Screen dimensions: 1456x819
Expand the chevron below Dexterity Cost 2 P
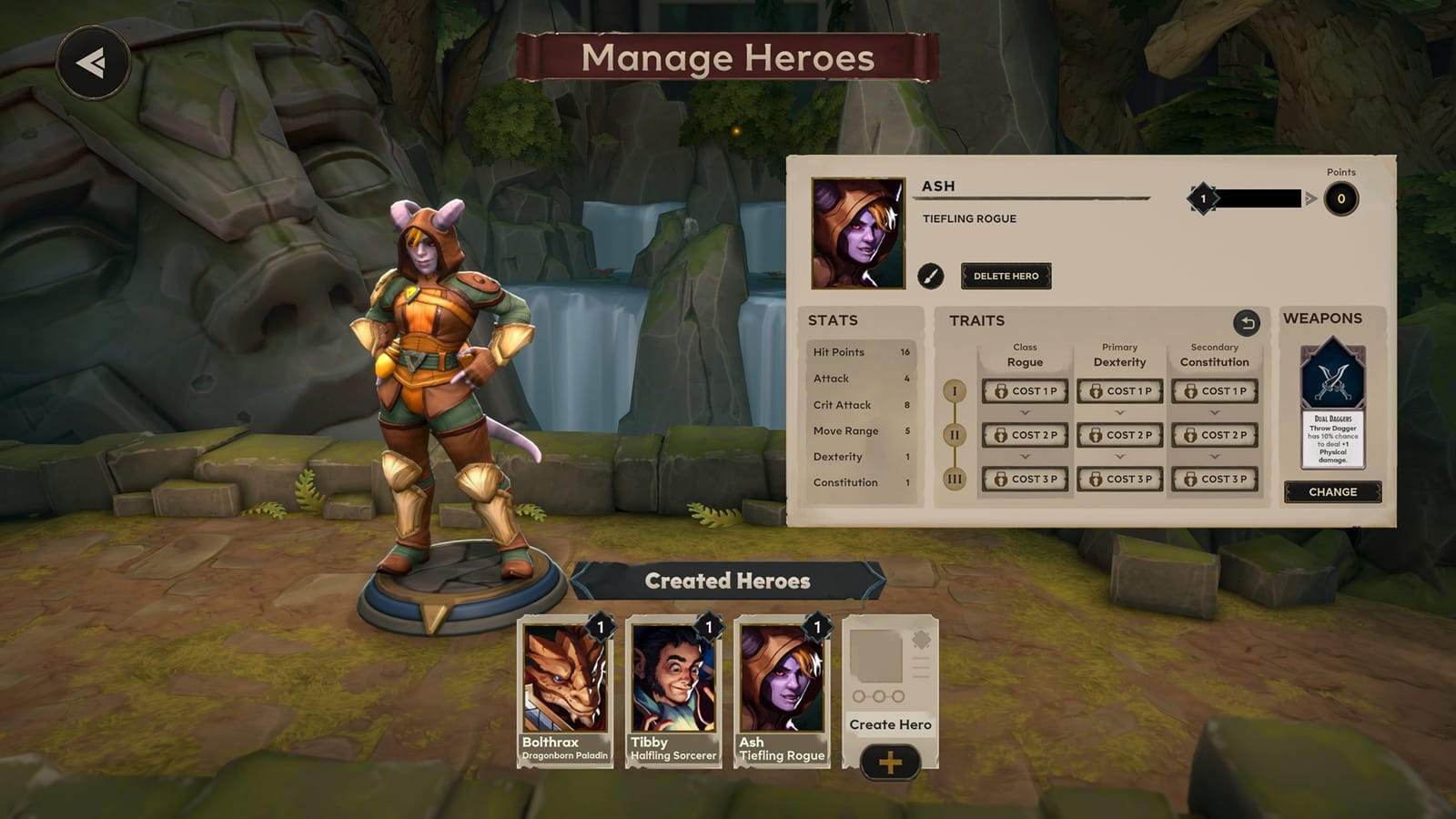[x=1118, y=455]
